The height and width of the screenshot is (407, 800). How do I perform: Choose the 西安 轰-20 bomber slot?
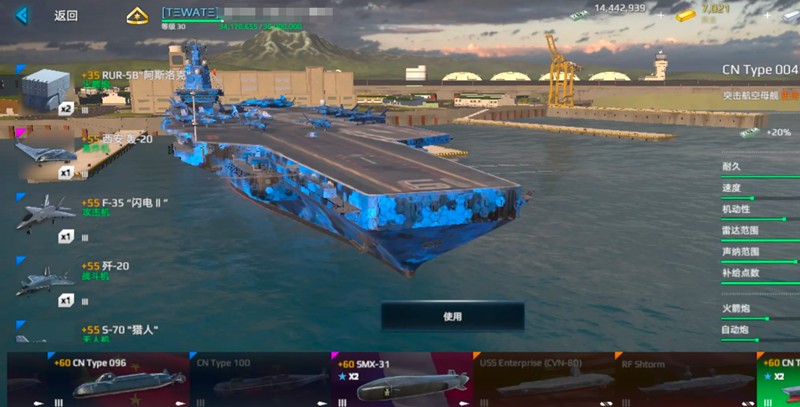tap(47, 153)
